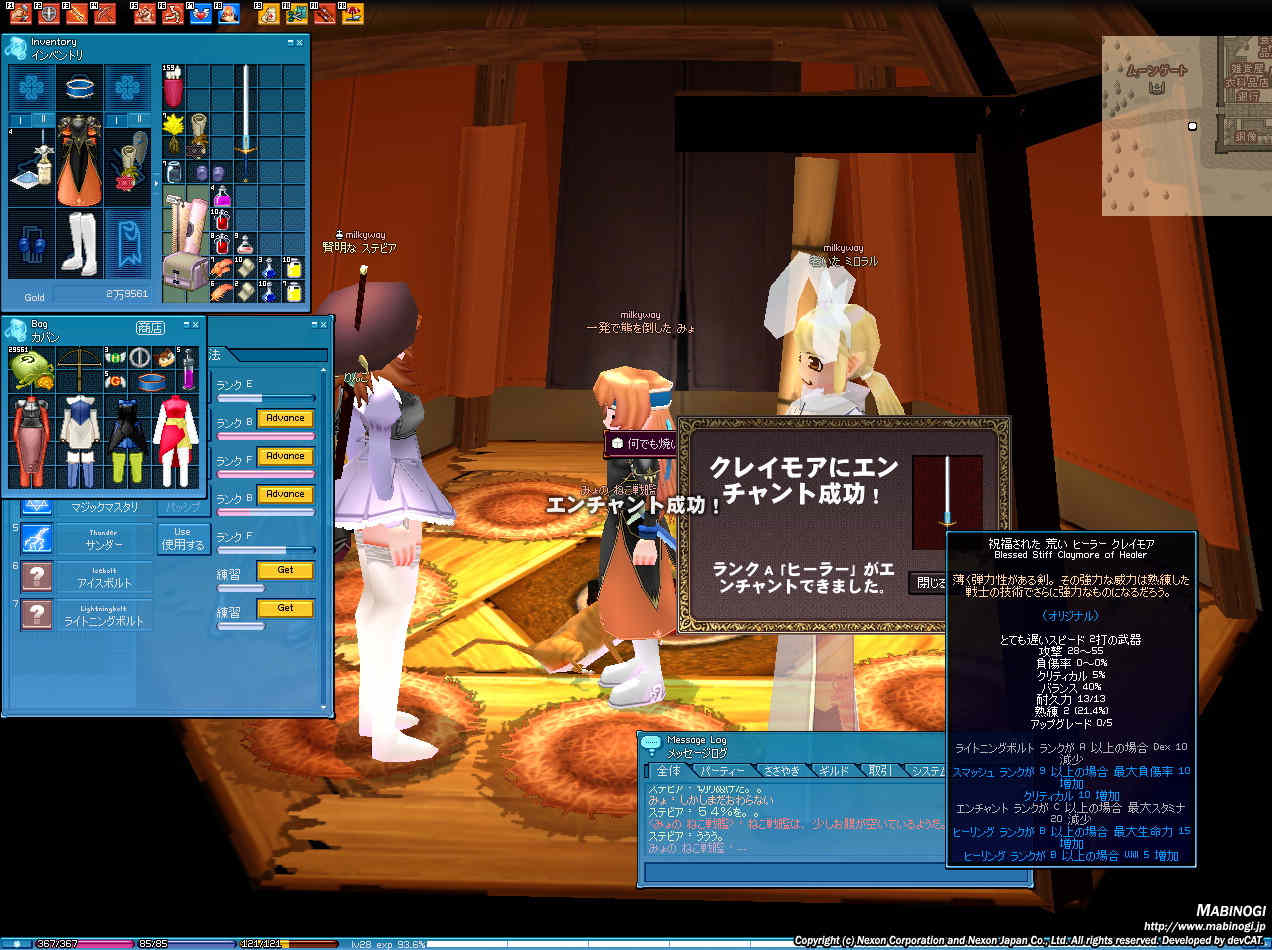Viewport: 1272px width, 950px height.
Task: Show the Trade chat tab
Action: pos(880,771)
